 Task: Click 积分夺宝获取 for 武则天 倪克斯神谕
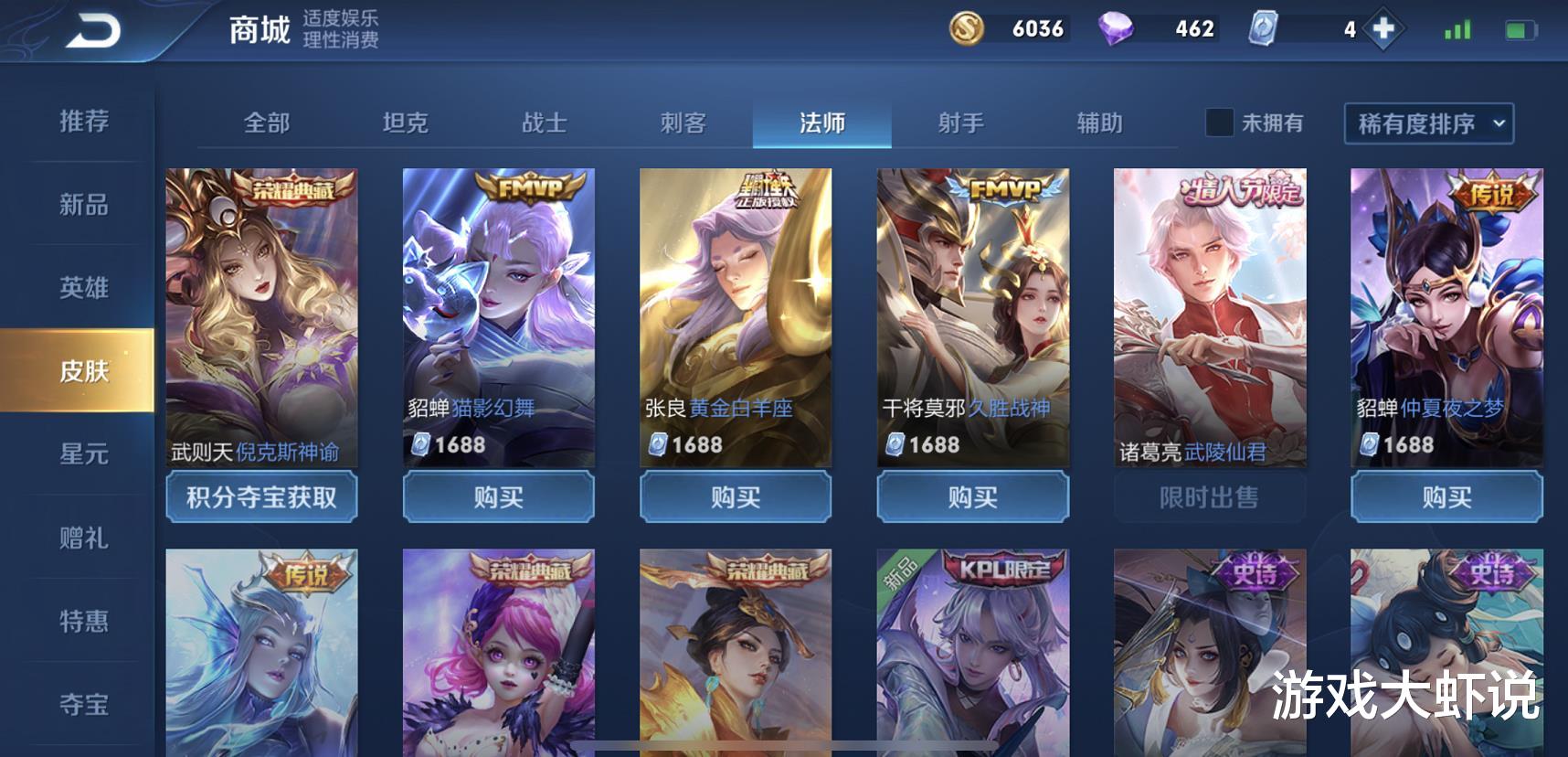click(260, 497)
